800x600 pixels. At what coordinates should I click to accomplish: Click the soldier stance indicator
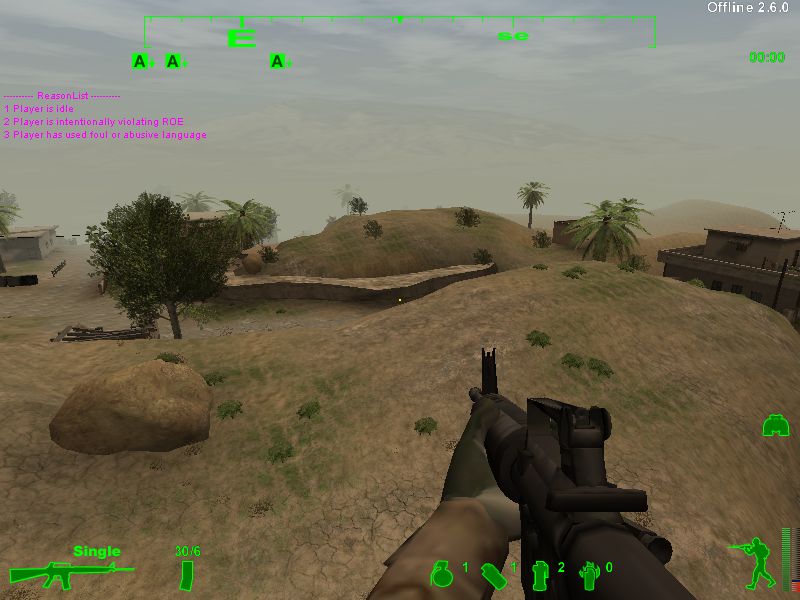click(x=754, y=561)
